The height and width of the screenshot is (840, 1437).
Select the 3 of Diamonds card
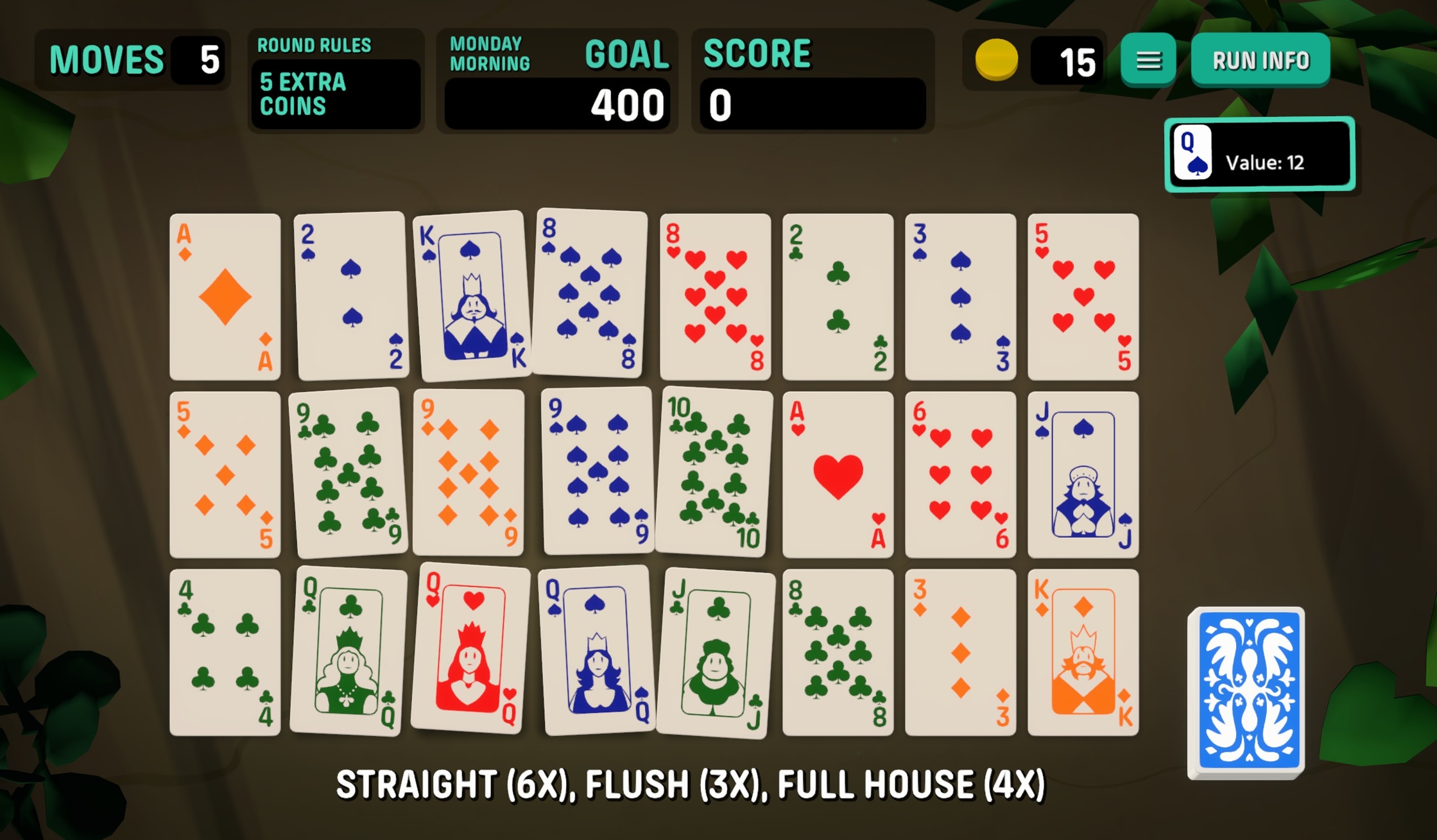click(960, 653)
